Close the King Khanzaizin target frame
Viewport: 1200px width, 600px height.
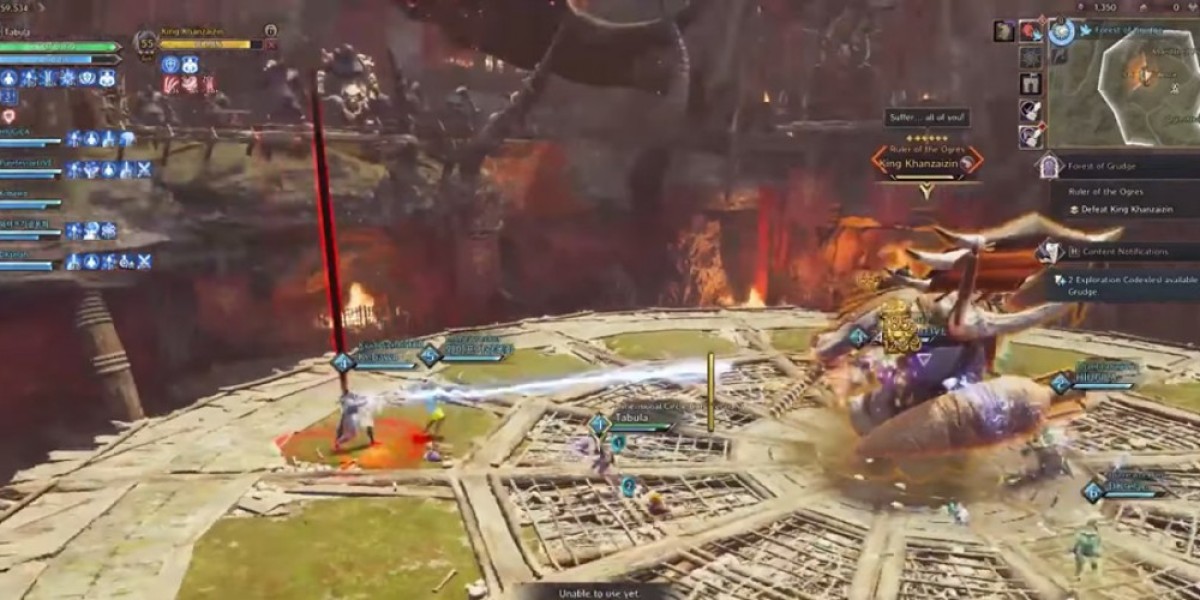pos(272,44)
